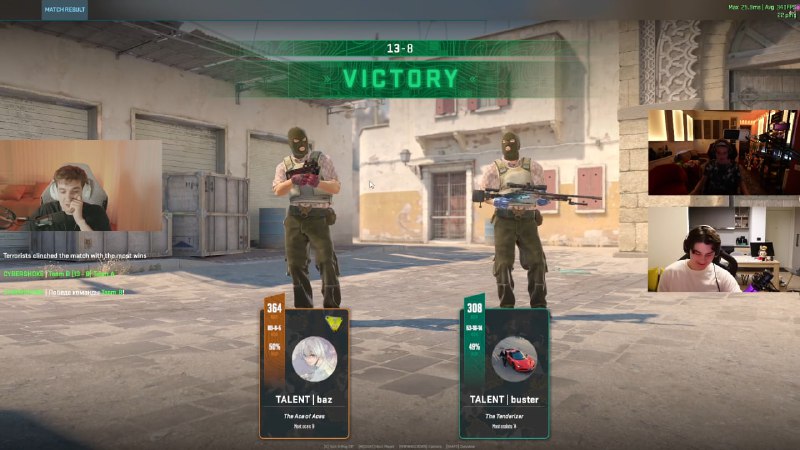Click buster's red car avatar

click(514, 357)
